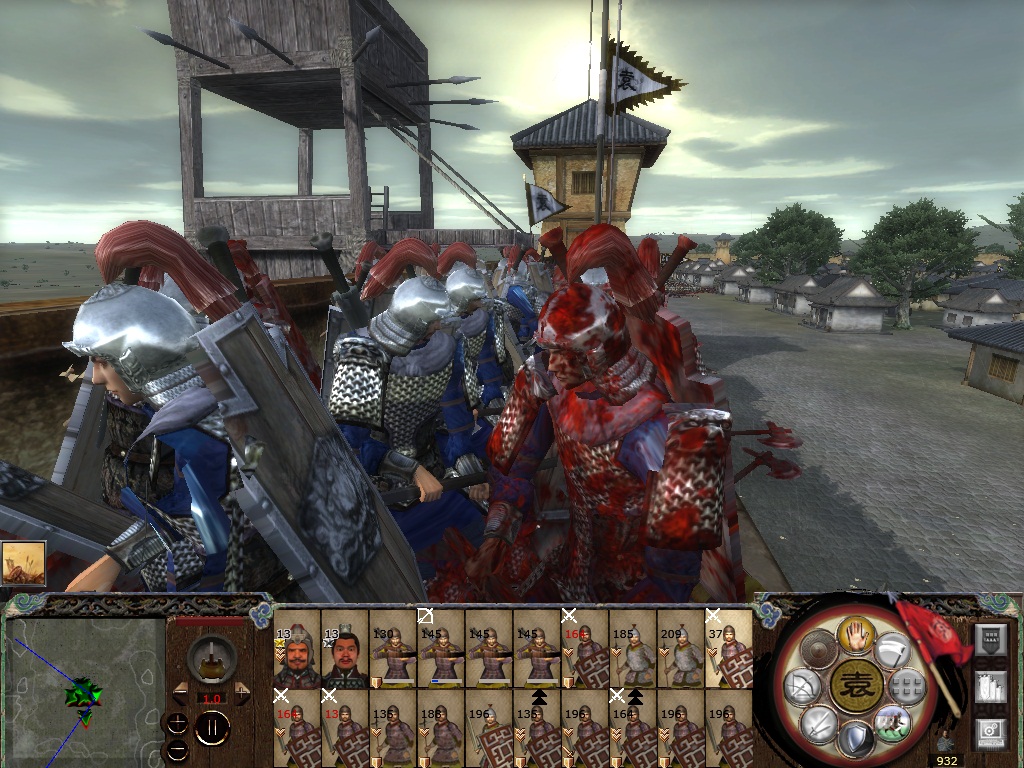Viewport: 1024px width, 768px height.
Task: Click the crossed swords melee icon
Action: (820, 722)
